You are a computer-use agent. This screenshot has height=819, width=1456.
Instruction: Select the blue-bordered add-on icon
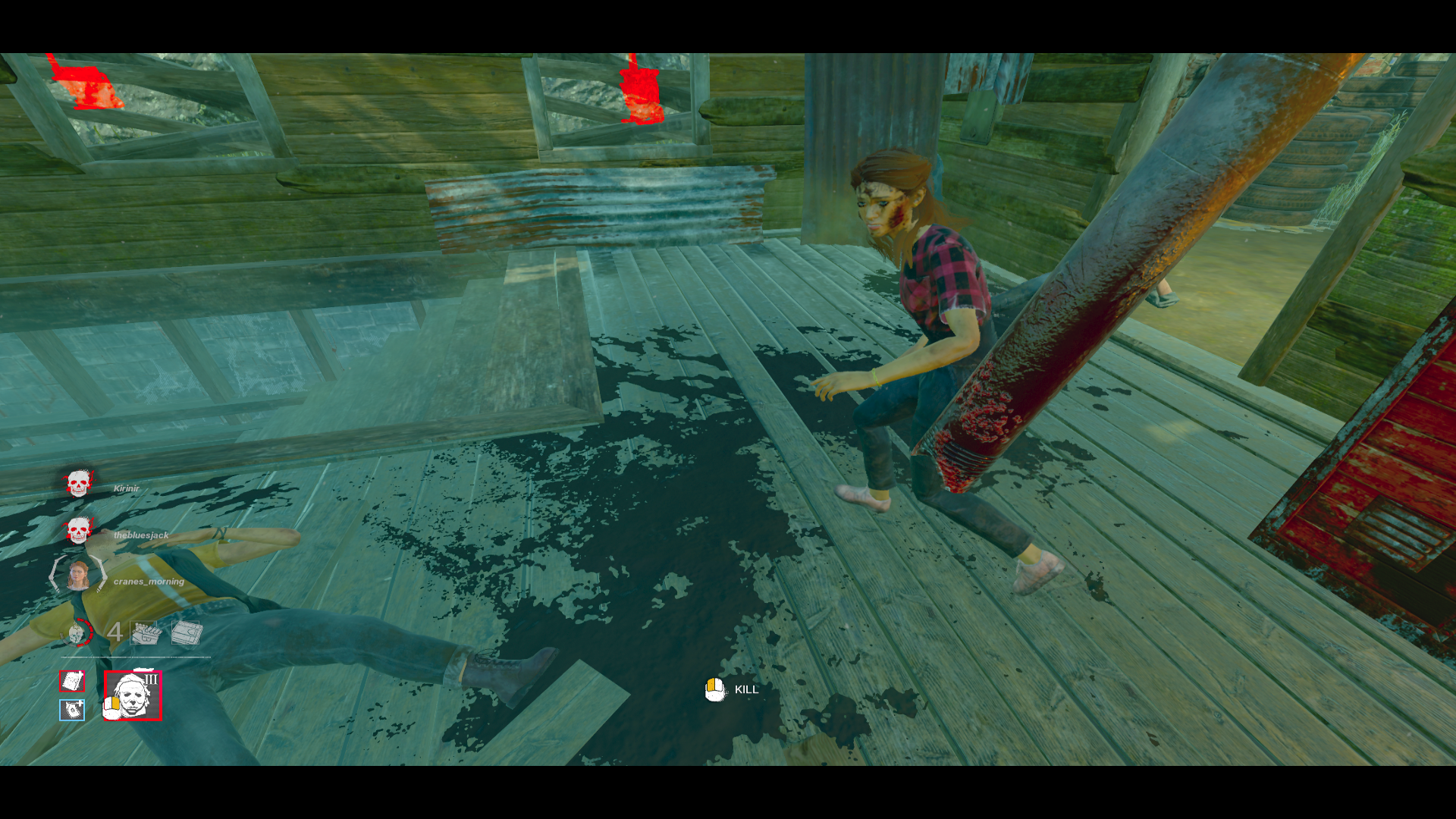coord(72,708)
